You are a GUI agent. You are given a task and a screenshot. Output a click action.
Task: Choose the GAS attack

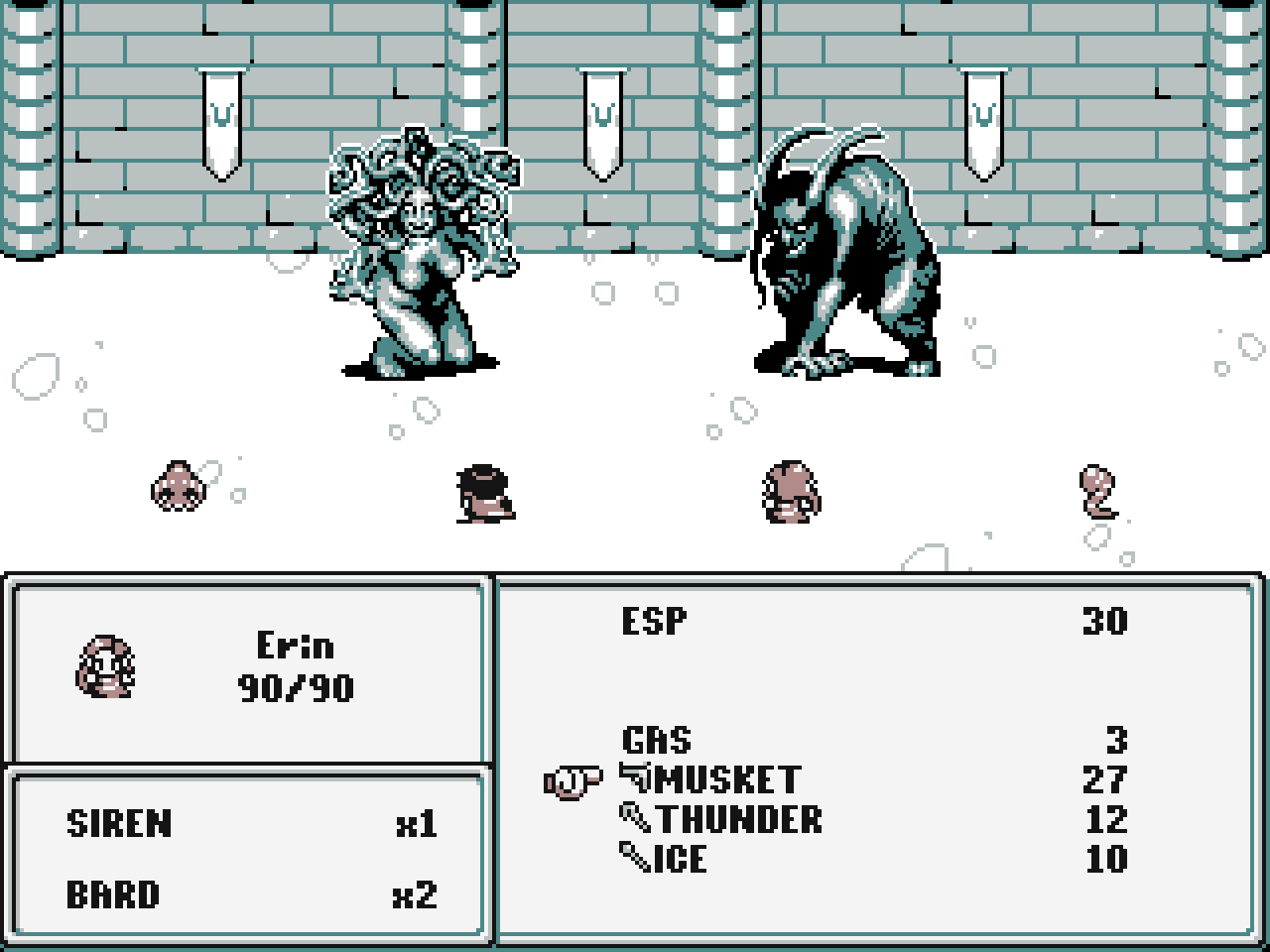click(657, 741)
